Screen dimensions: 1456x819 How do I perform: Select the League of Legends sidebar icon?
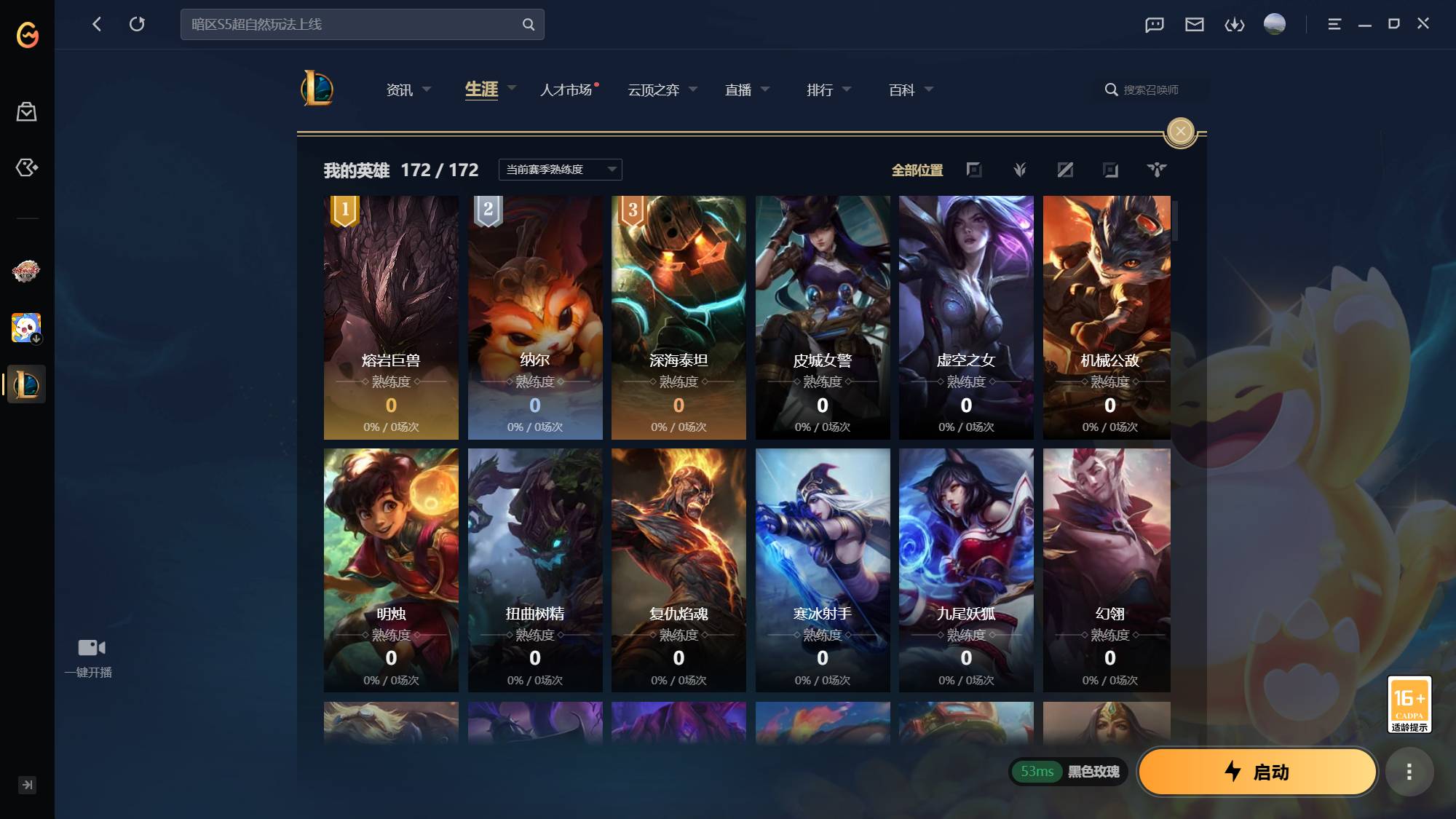(x=25, y=384)
